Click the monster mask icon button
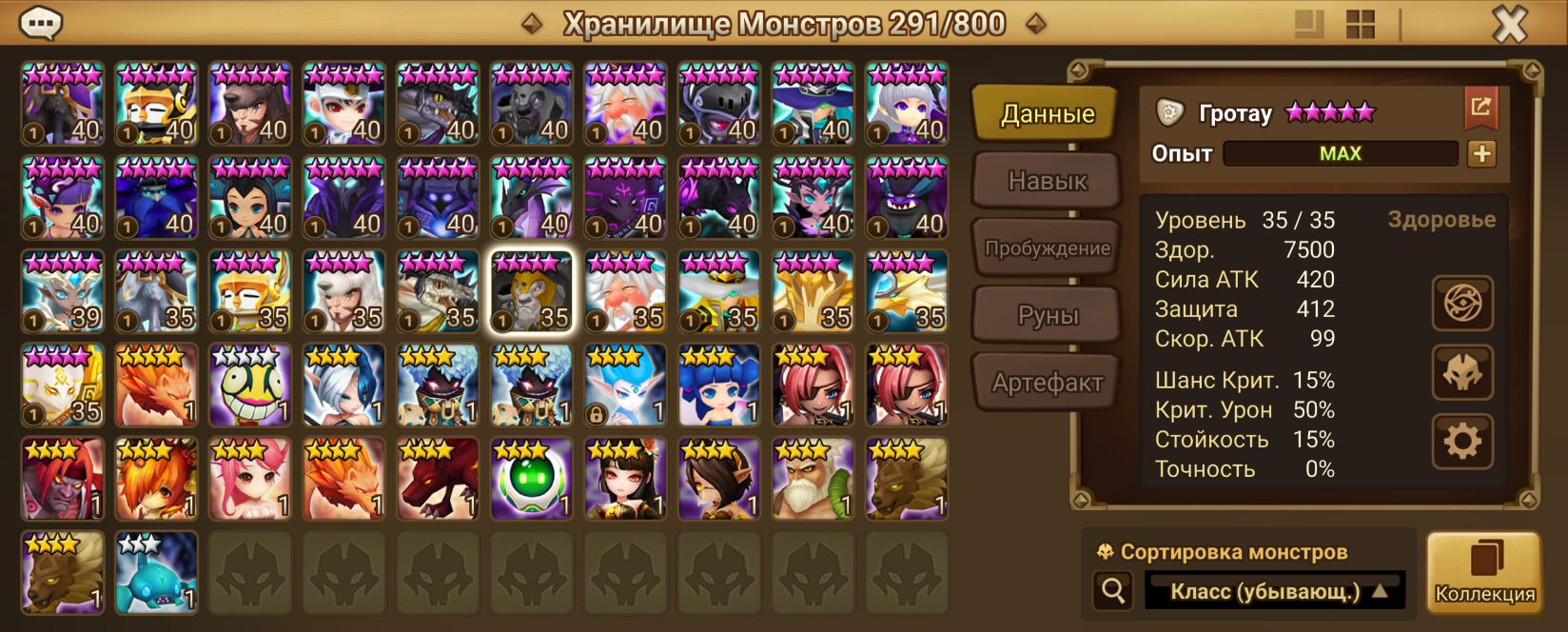Screen dimensions: 1568x632 (1462, 372)
